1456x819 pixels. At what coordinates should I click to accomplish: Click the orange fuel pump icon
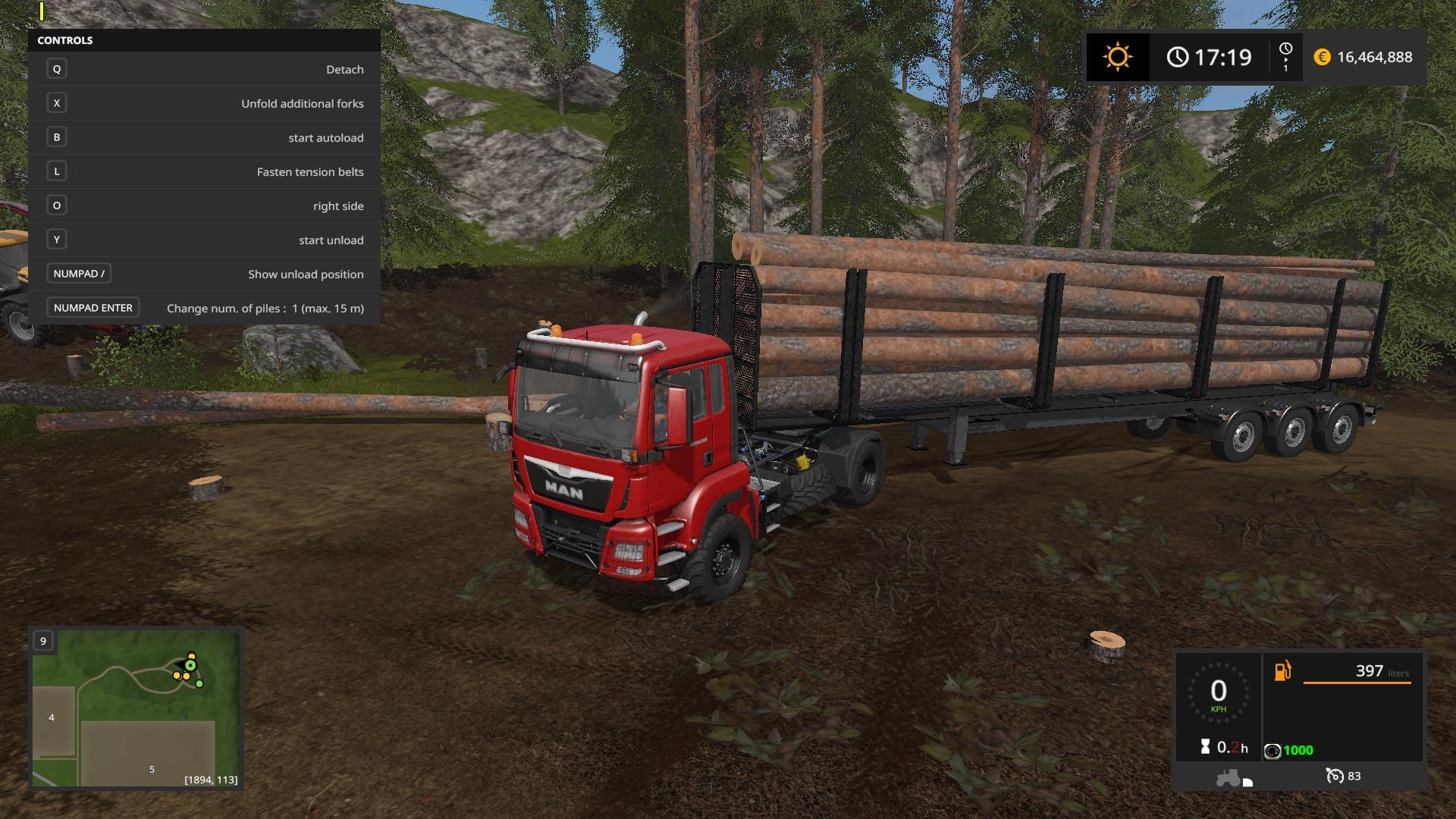(1282, 671)
